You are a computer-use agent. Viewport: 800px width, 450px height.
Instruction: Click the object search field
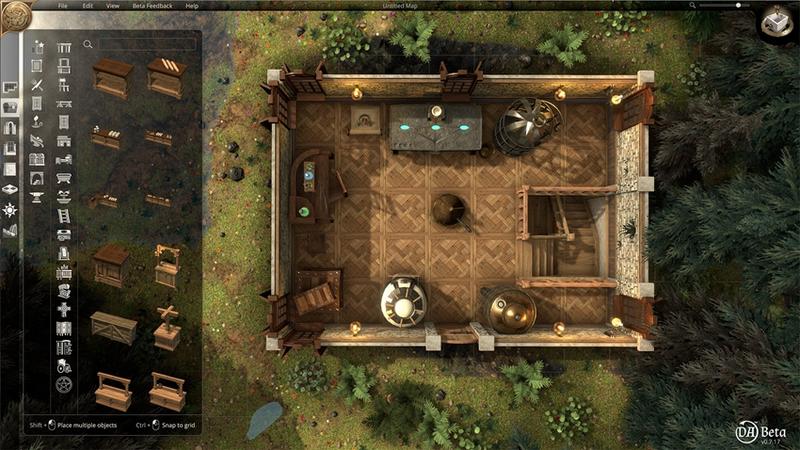(x=146, y=44)
